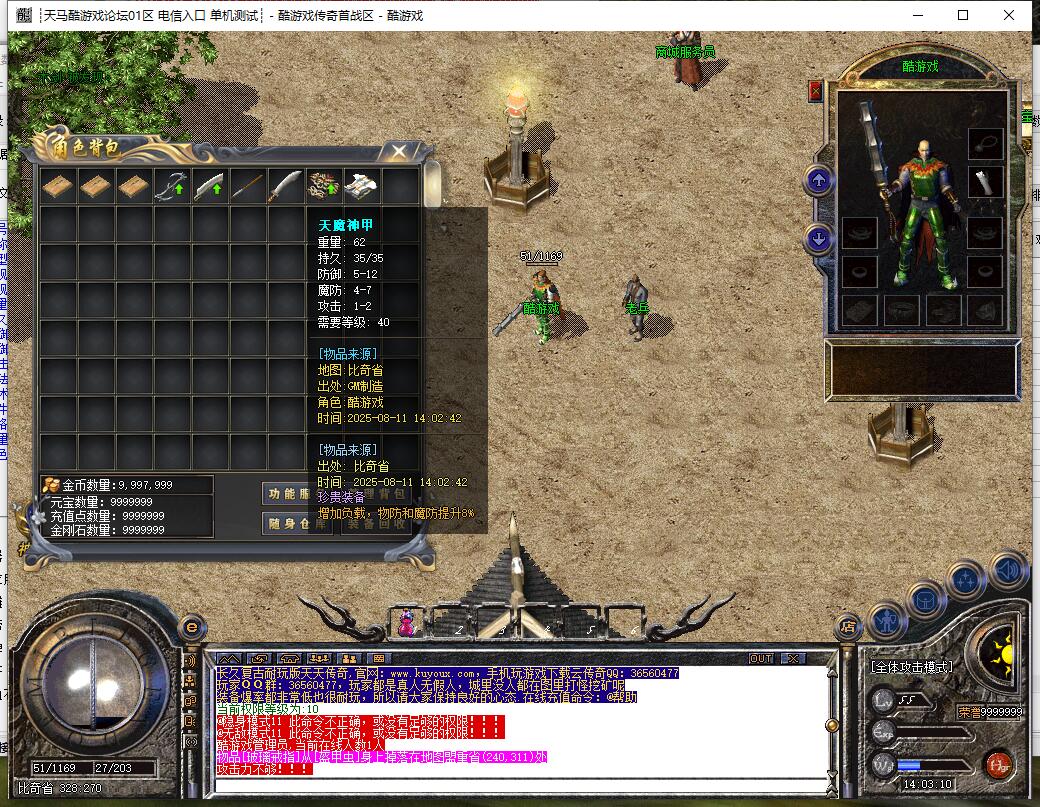Click the down arrow on equipment panel

tap(819, 239)
